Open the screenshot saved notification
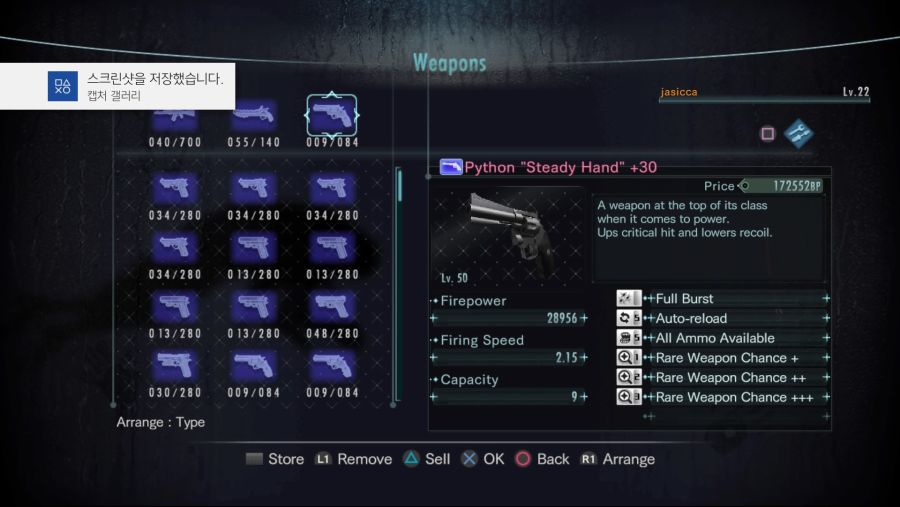Image resolution: width=900 pixels, height=507 pixels. pos(118,86)
